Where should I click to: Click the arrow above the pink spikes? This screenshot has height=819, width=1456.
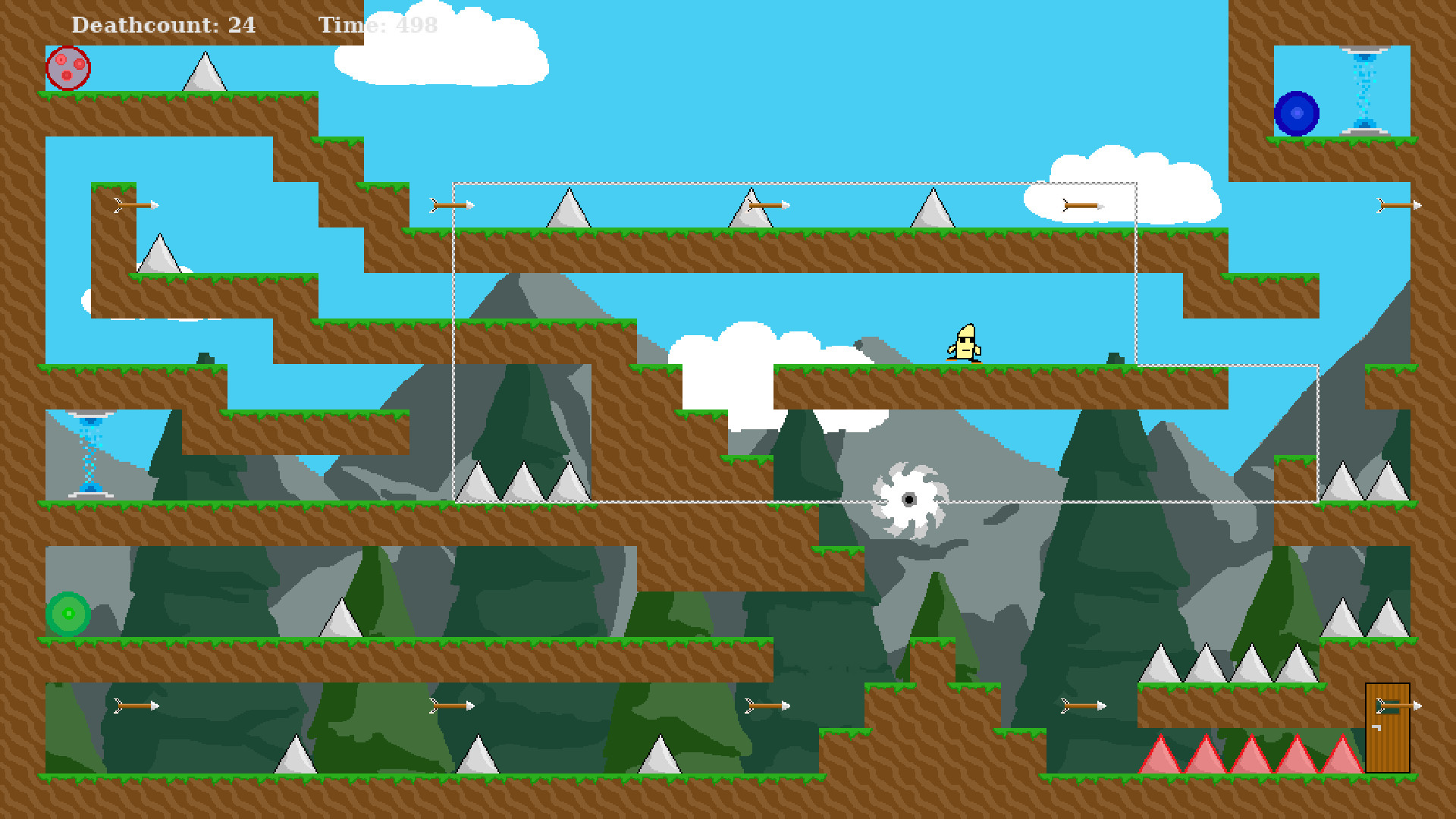click(x=1084, y=705)
